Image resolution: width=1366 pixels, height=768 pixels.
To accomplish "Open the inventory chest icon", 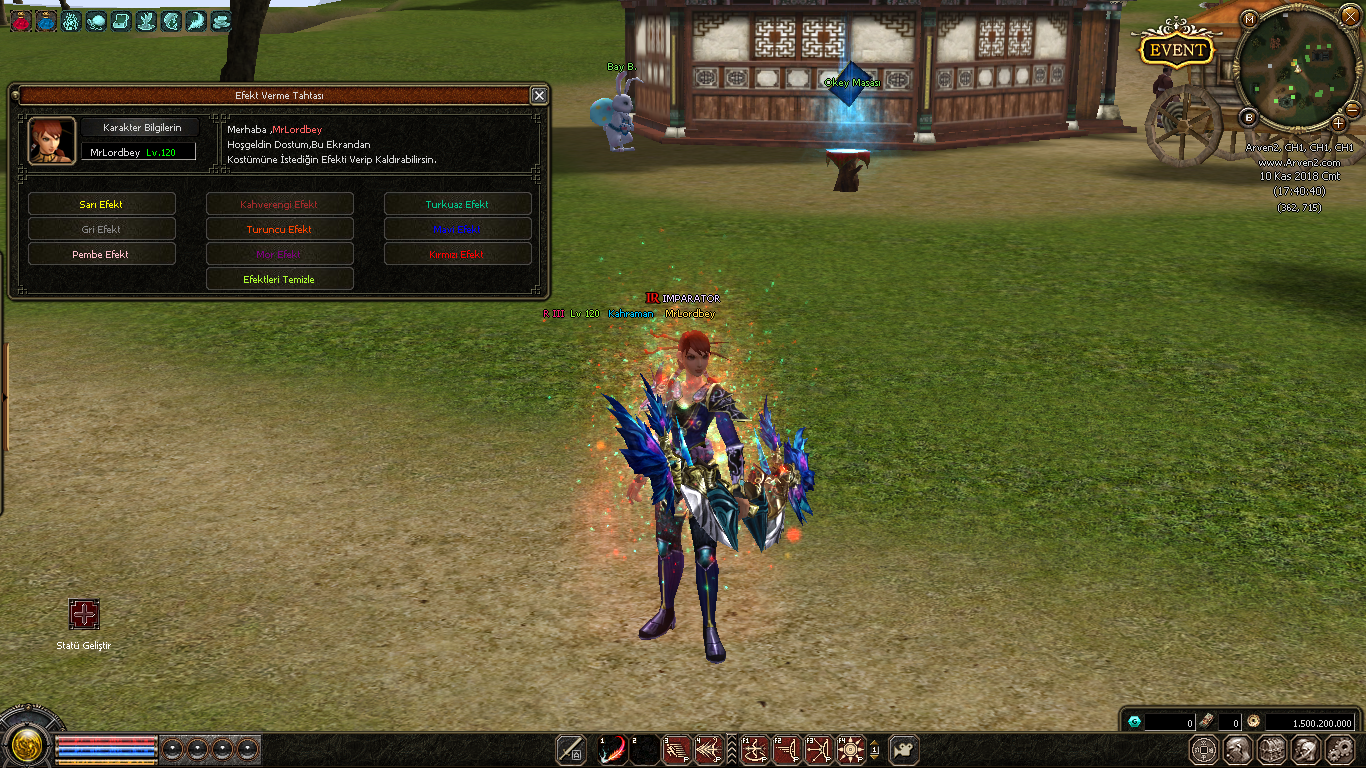I will (1272, 749).
